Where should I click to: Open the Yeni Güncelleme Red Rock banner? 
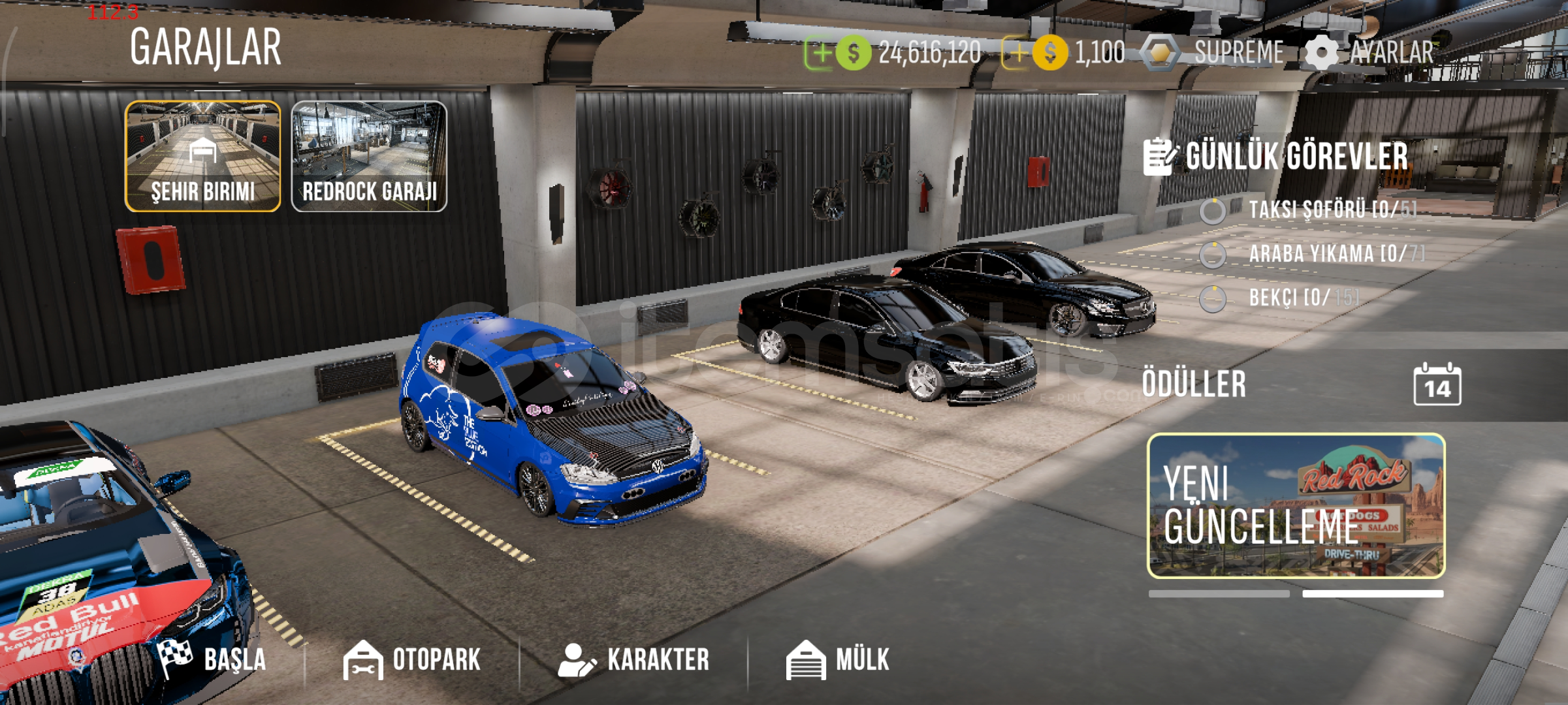[x=1296, y=506]
